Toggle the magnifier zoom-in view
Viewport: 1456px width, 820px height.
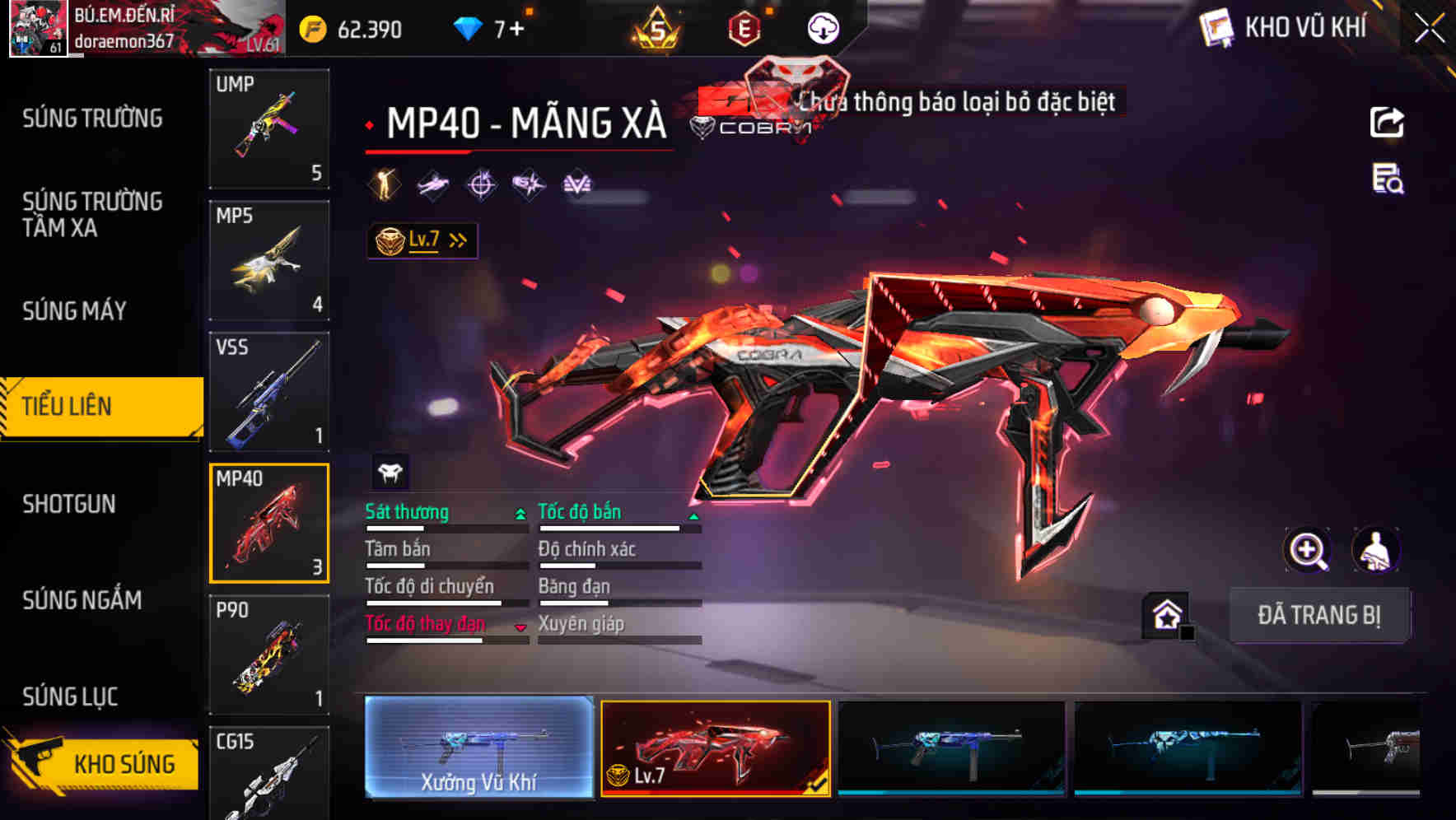[1309, 550]
